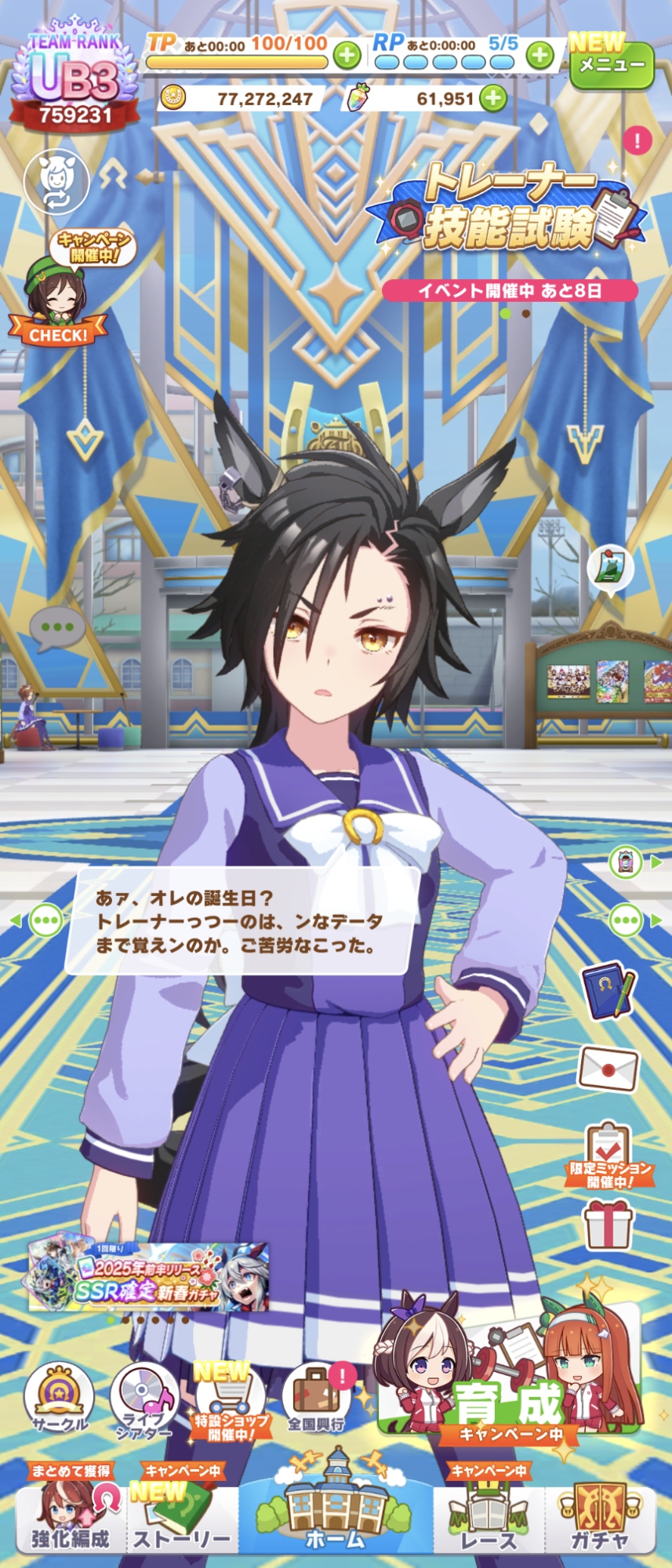
Task: Add TP with the plus button
Action: [347, 55]
